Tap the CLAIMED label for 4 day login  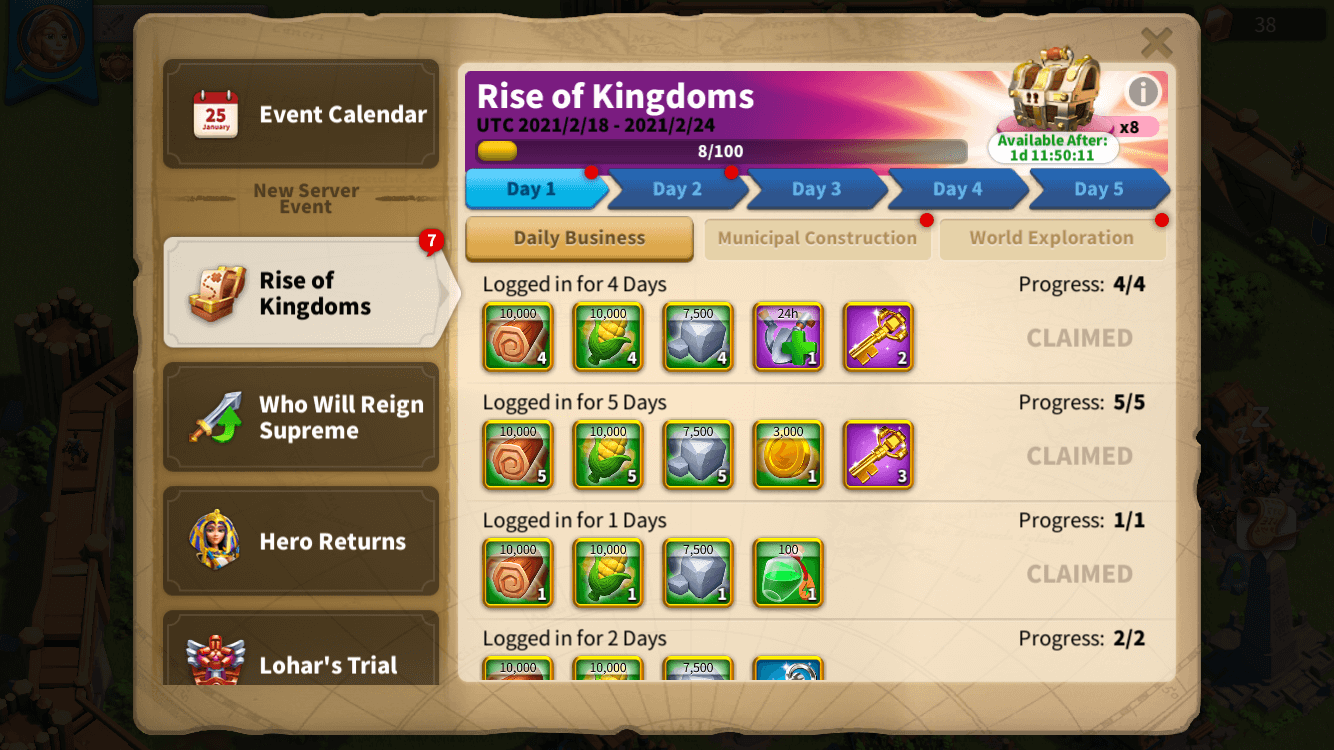[x=1079, y=338]
